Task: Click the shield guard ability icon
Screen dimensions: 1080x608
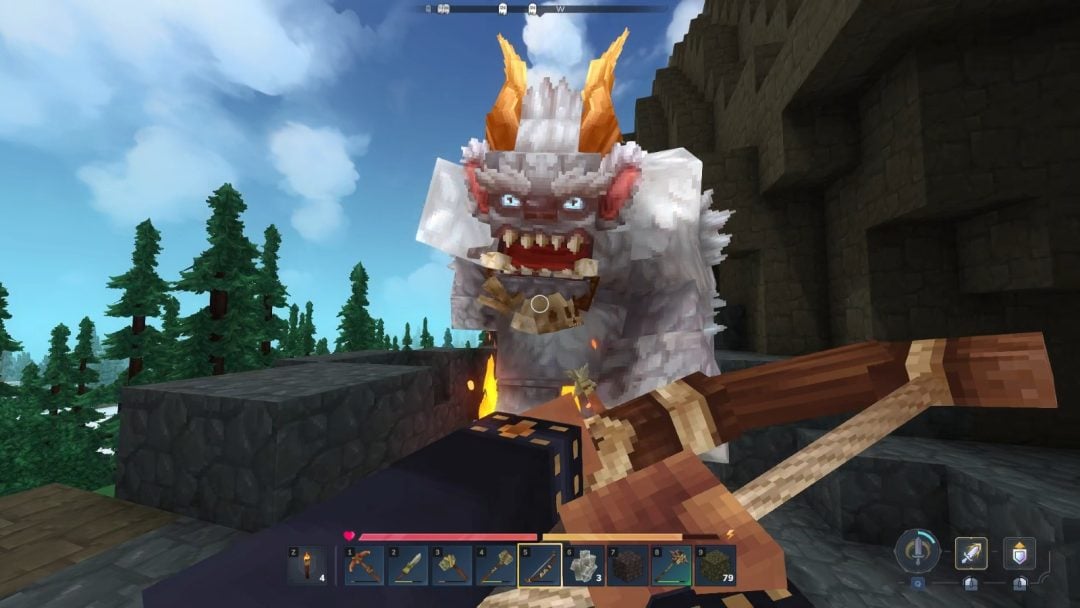Action: point(1019,552)
